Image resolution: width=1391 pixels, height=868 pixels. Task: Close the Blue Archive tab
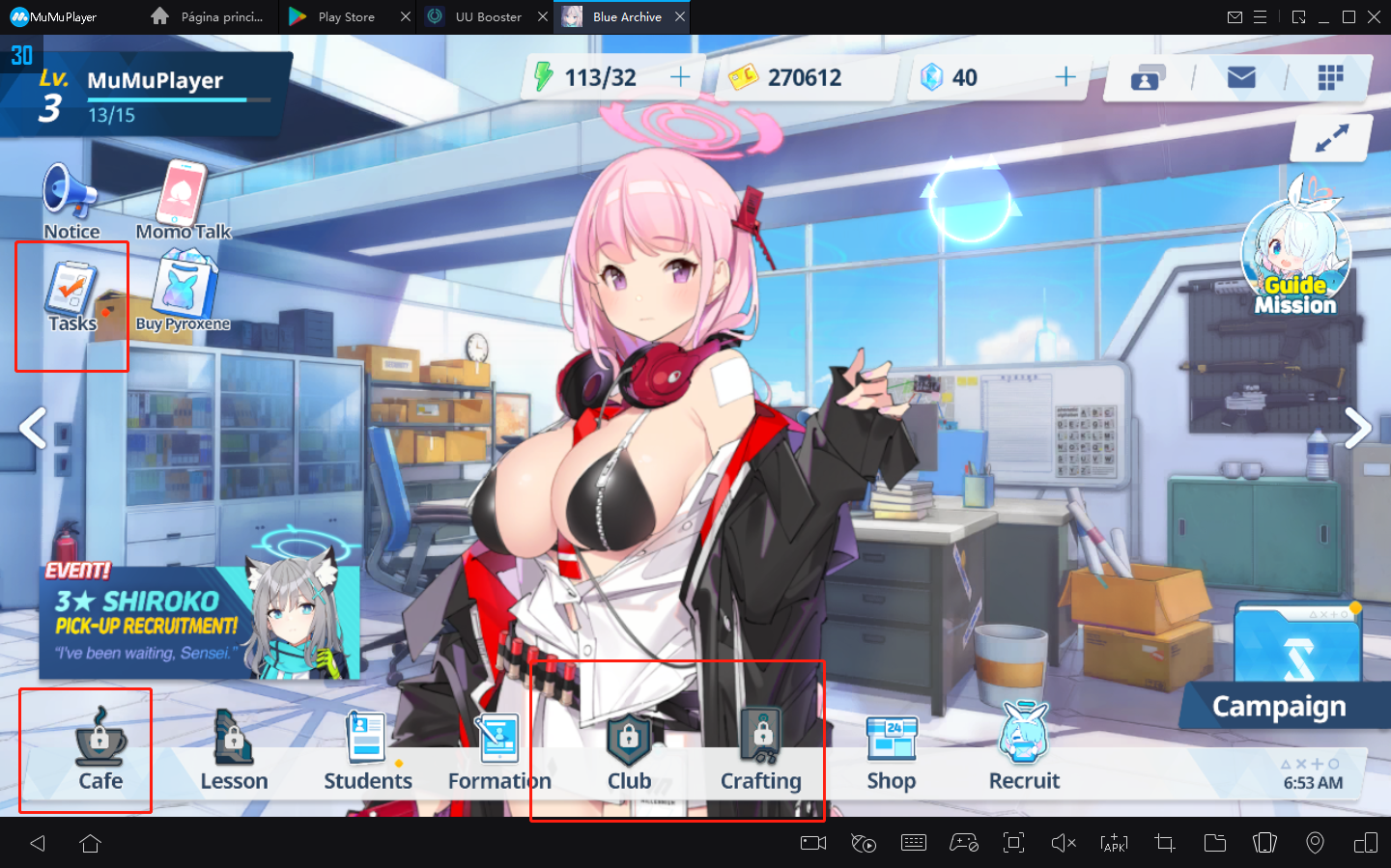(680, 16)
